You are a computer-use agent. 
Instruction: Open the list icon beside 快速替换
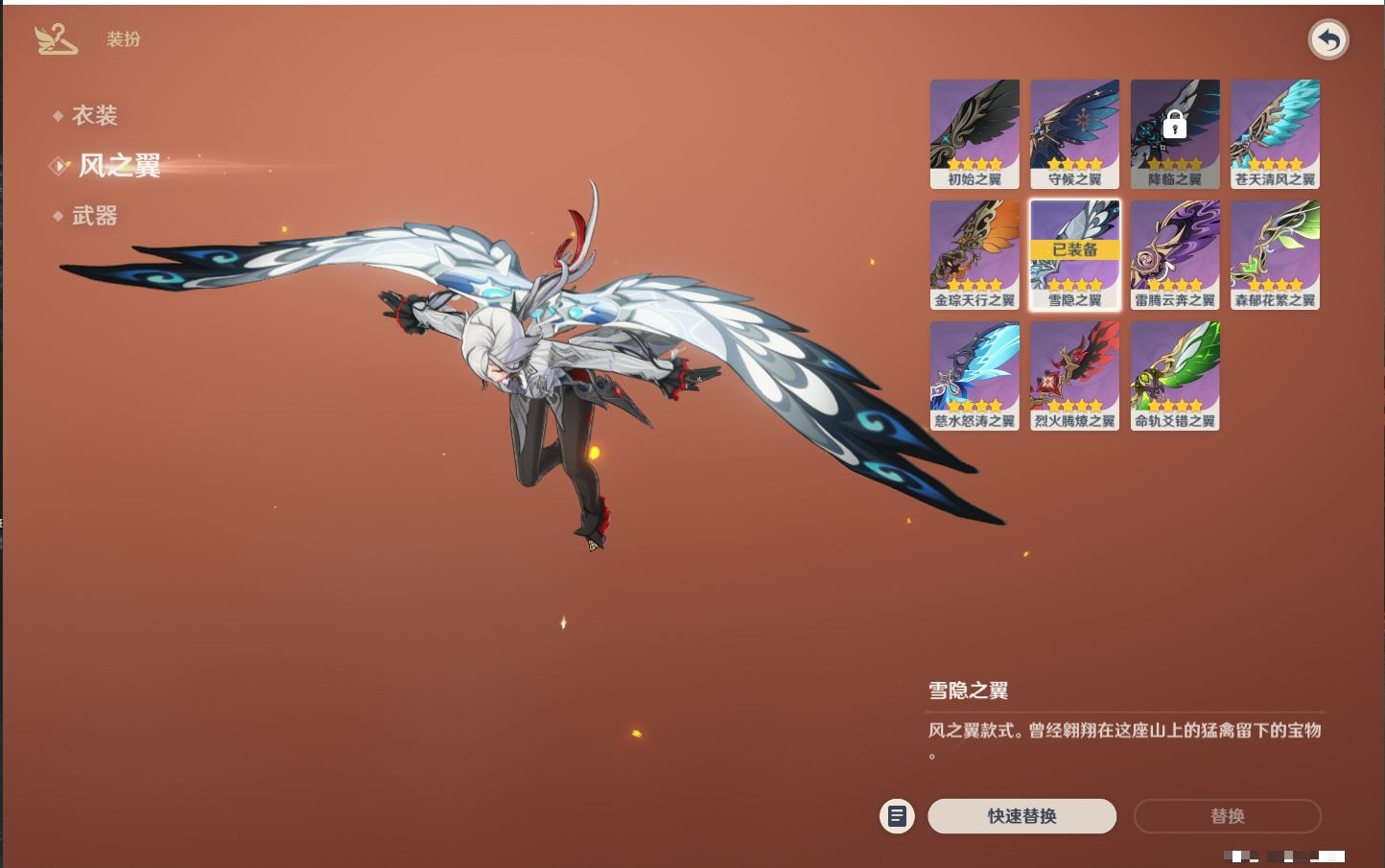[897, 816]
